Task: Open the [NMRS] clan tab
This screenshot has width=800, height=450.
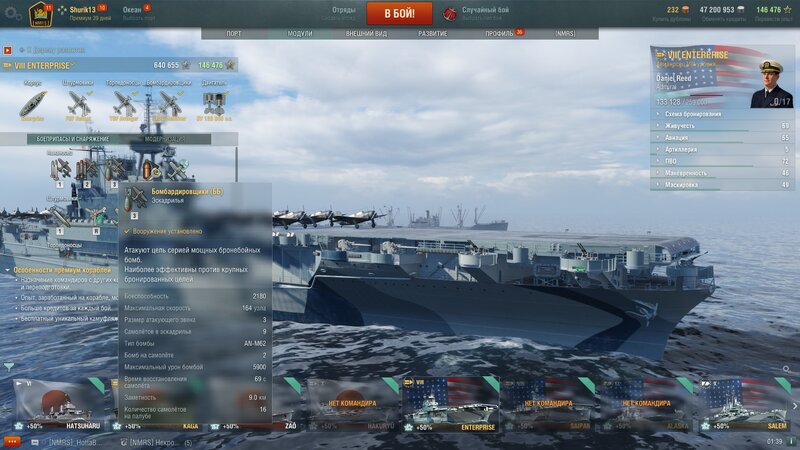Action: (x=565, y=33)
